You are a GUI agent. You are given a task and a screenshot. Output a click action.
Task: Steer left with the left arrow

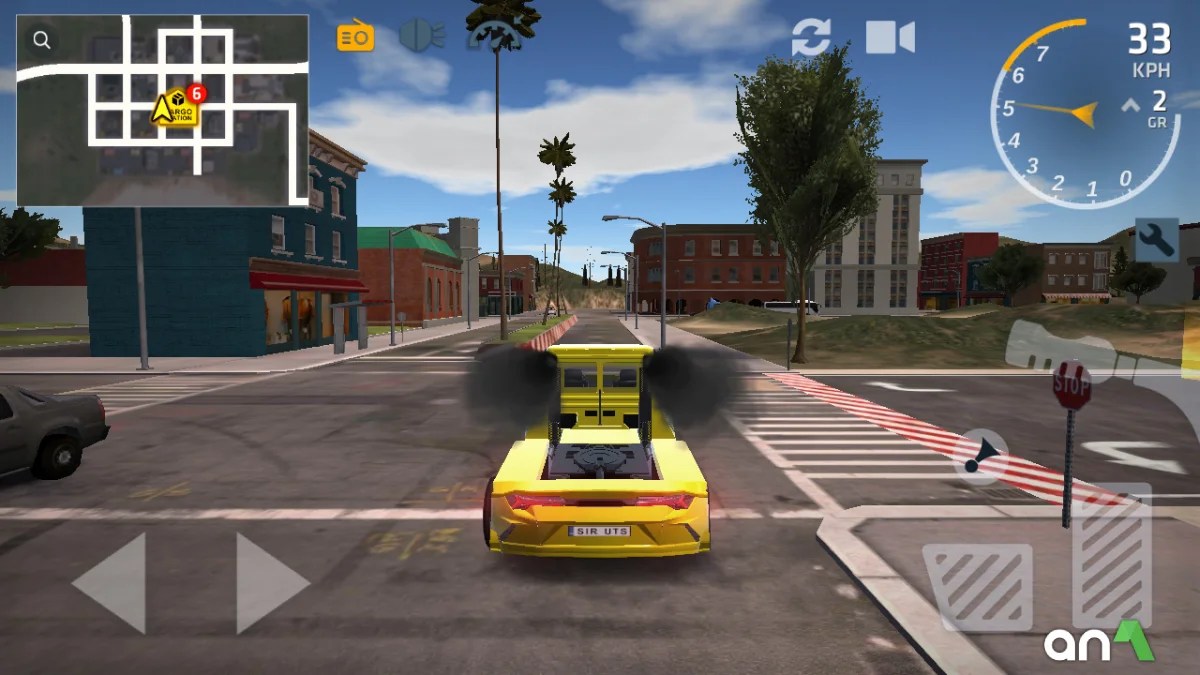tap(109, 582)
